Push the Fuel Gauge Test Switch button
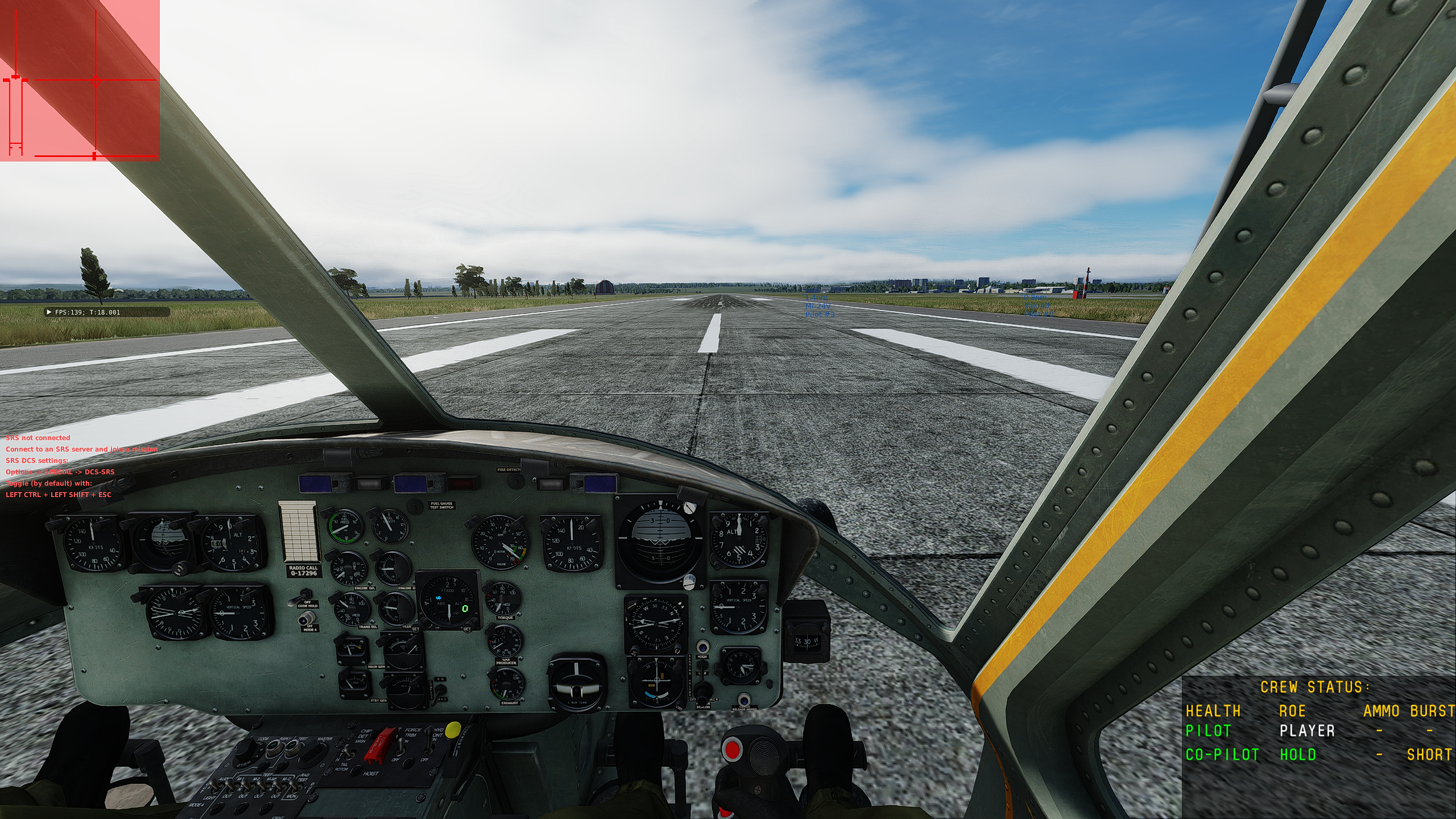The image size is (1456, 819). [x=417, y=506]
